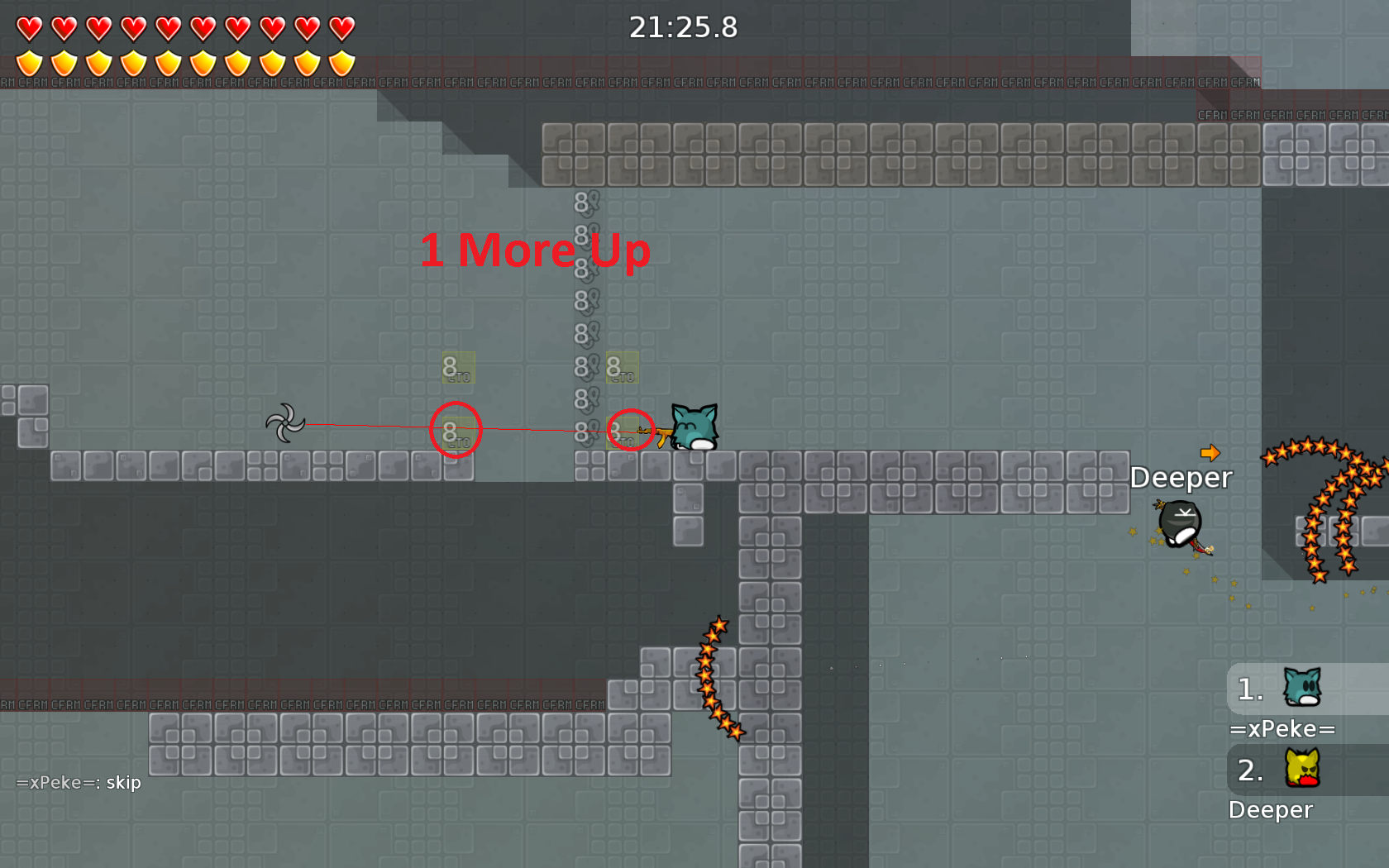This screenshot has height=868, width=1389.
Task: Select the spinning shuriken pickup
Action: pyautogui.click(x=286, y=423)
